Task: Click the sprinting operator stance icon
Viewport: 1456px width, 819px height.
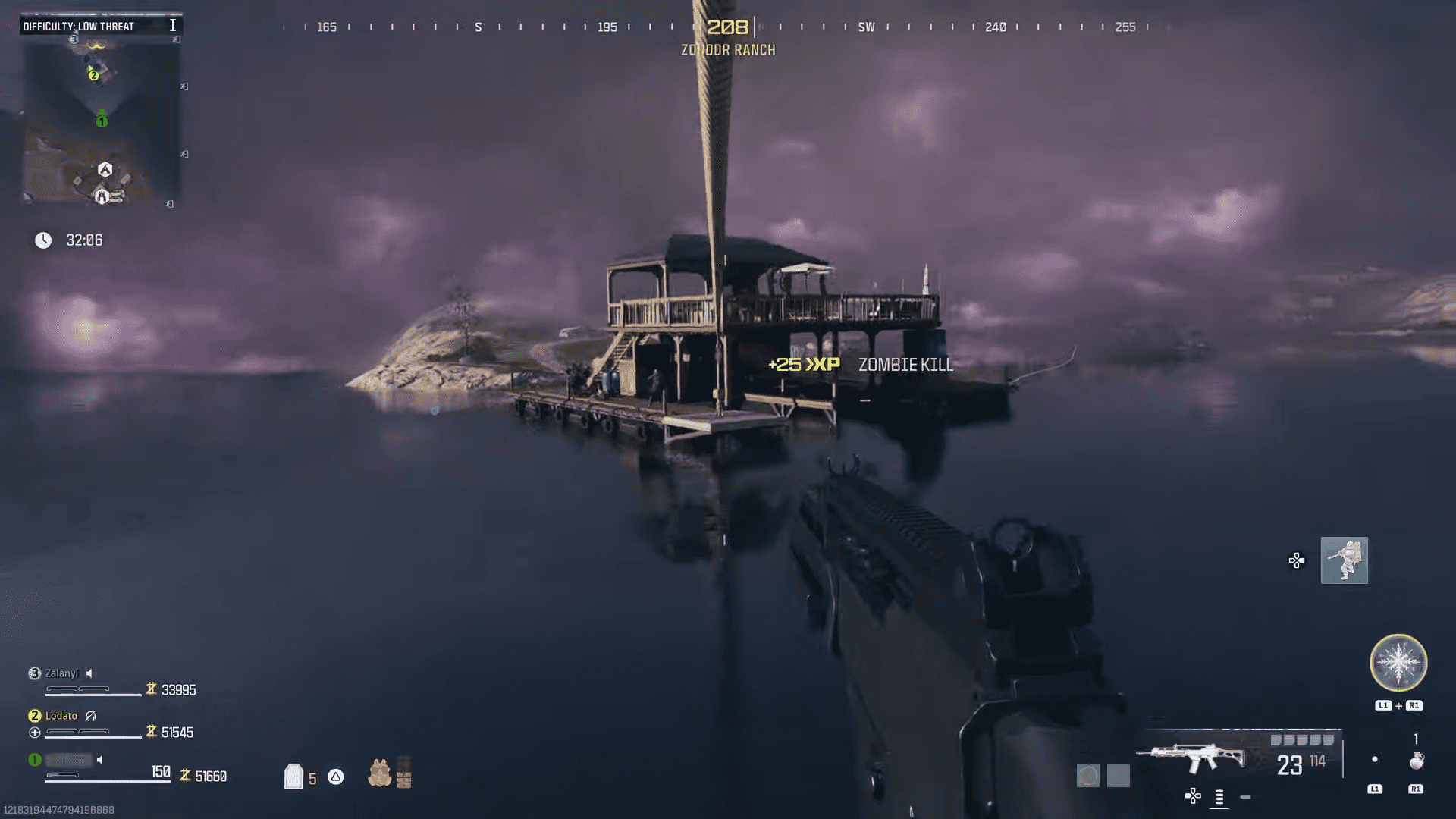Action: (x=1344, y=561)
